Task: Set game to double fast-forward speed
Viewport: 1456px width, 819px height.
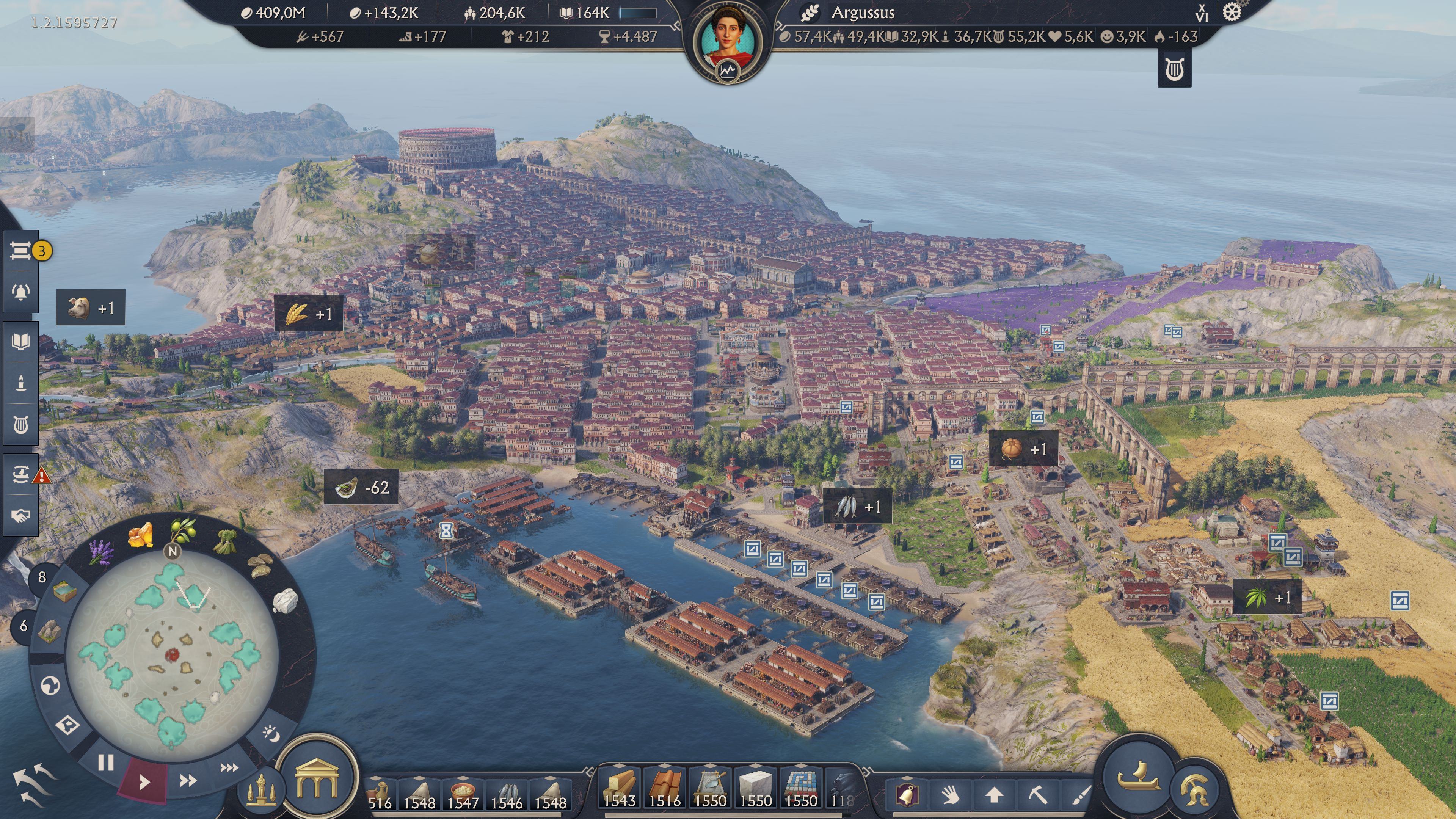Action: 188,781
